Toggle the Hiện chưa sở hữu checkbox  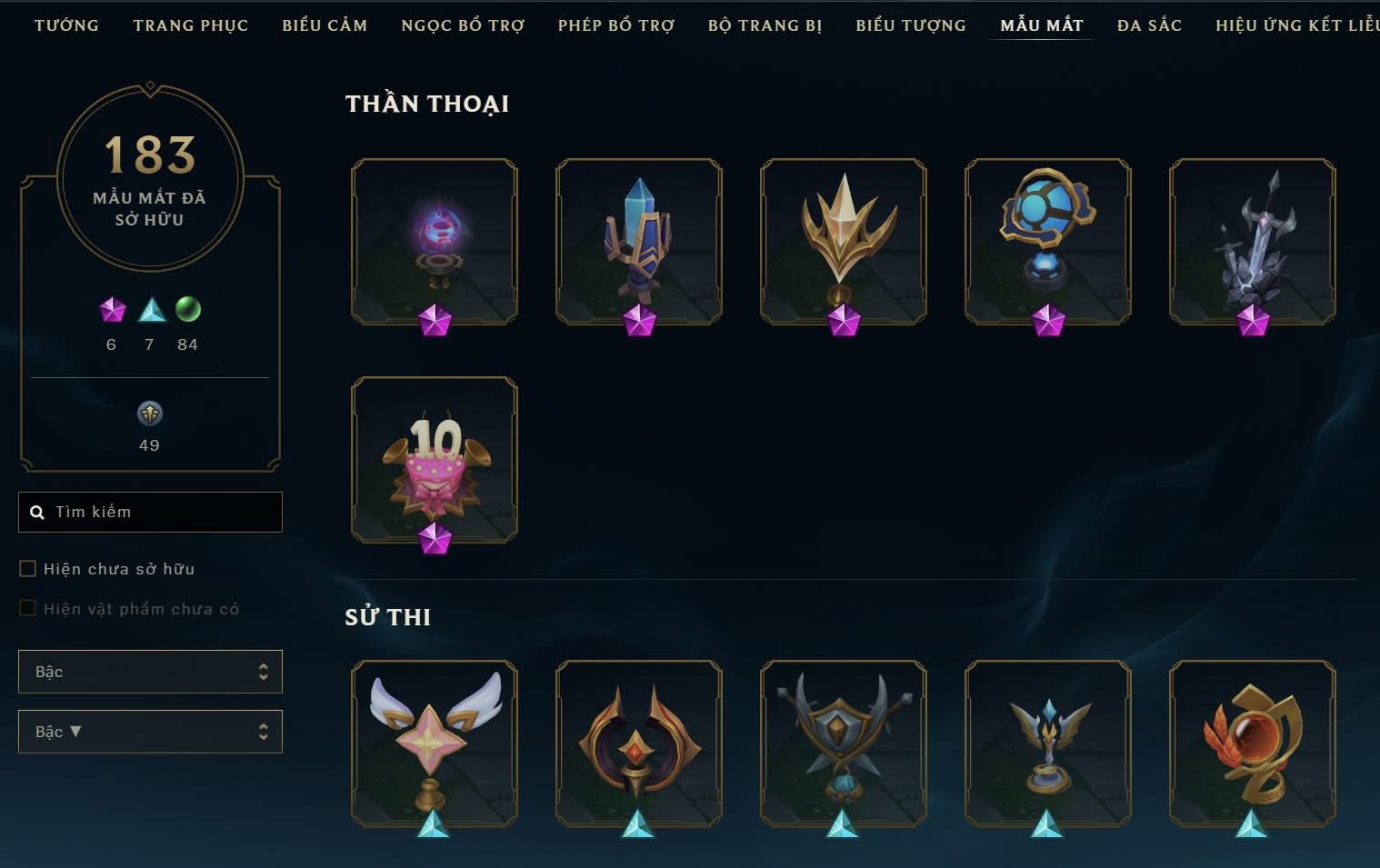click(x=28, y=569)
